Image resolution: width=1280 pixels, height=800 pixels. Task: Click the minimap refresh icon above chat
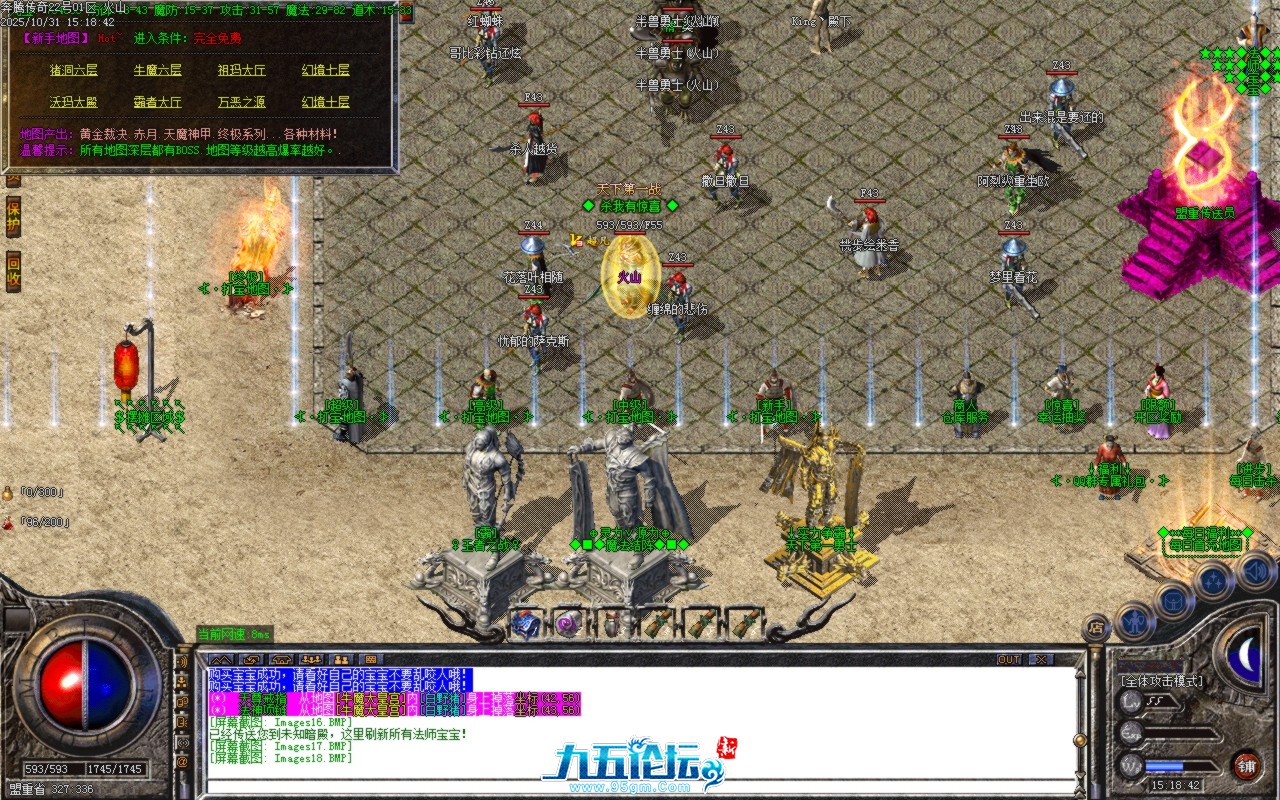(251, 660)
